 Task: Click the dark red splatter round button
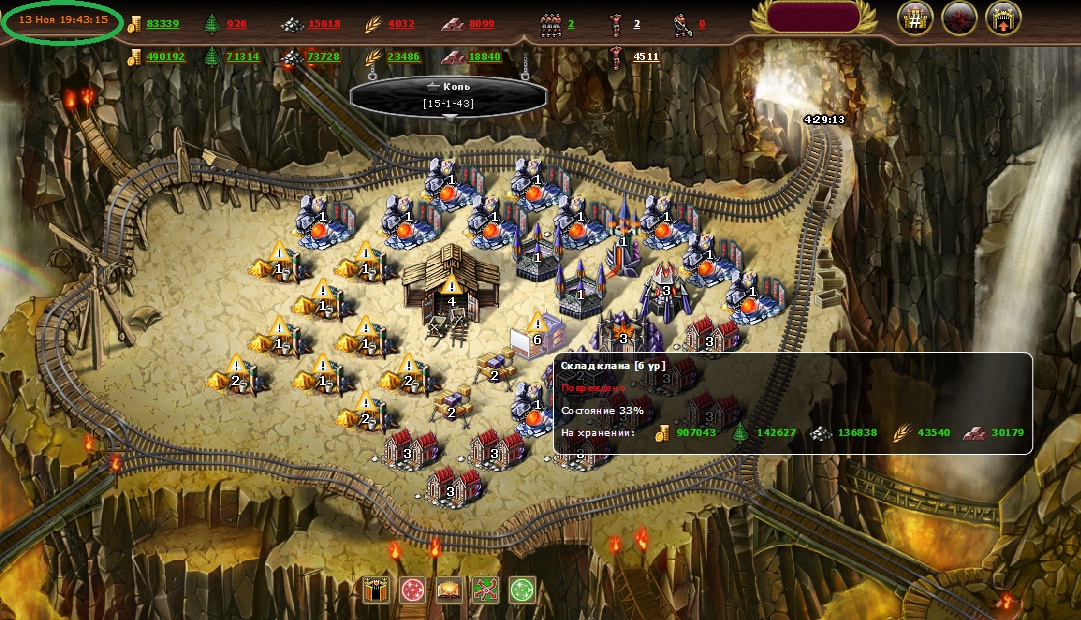[x=959, y=19]
